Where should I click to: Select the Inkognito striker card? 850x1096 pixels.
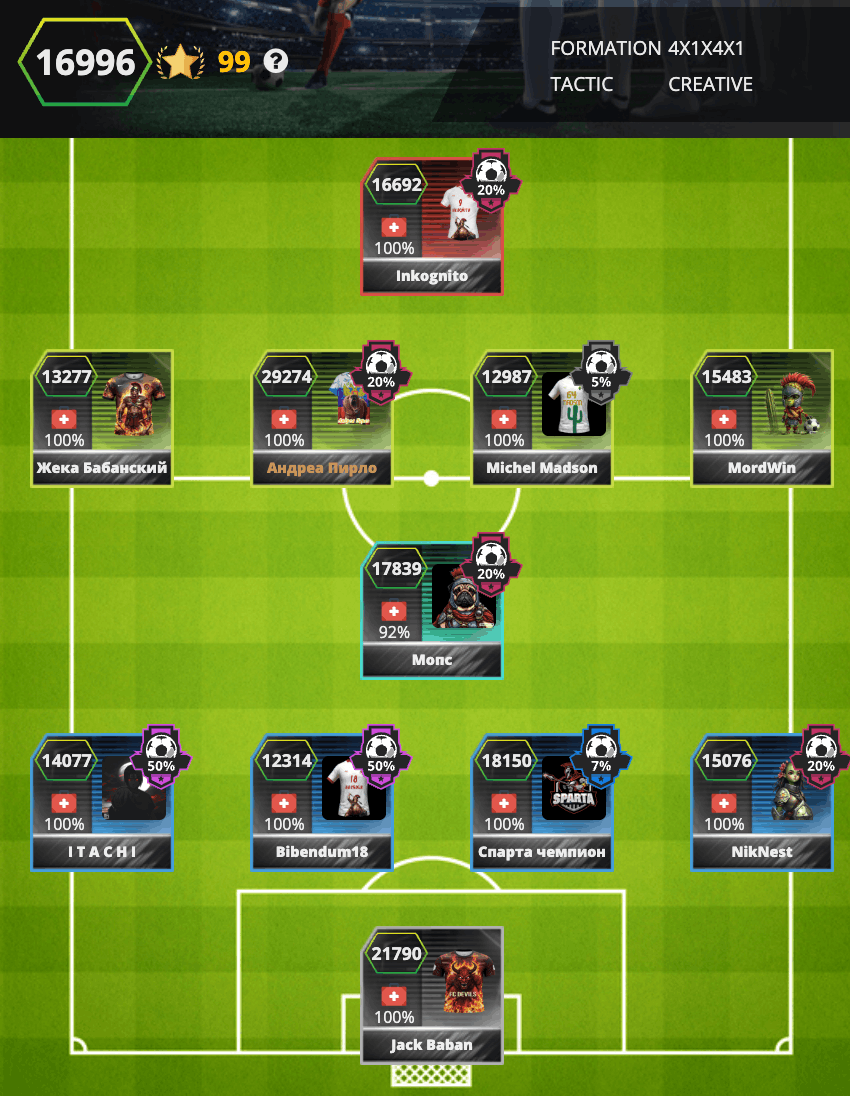click(x=431, y=228)
